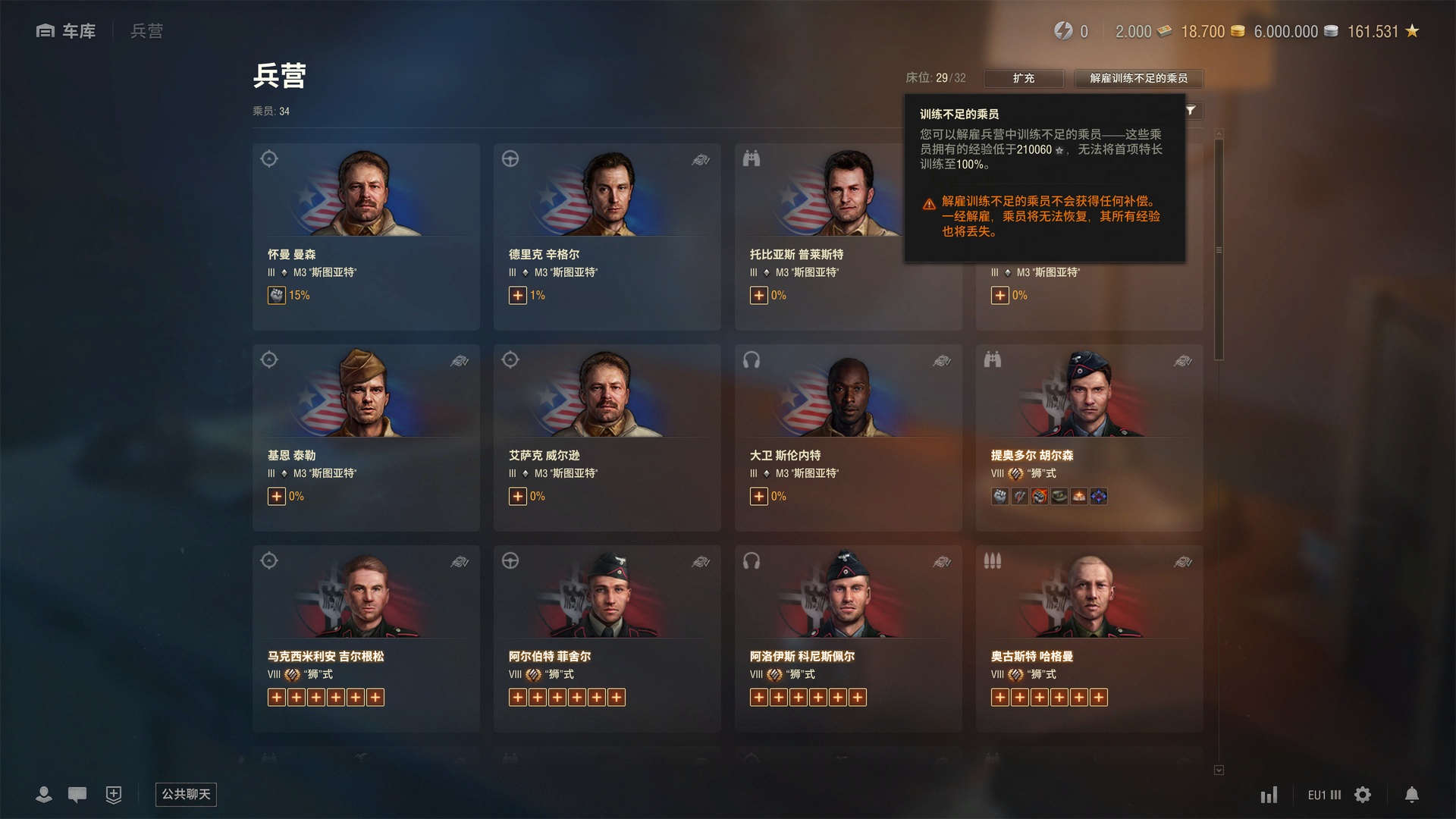Click the 扩充 expand barracks button
Screen dimensions: 1456x819
tap(1023, 78)
